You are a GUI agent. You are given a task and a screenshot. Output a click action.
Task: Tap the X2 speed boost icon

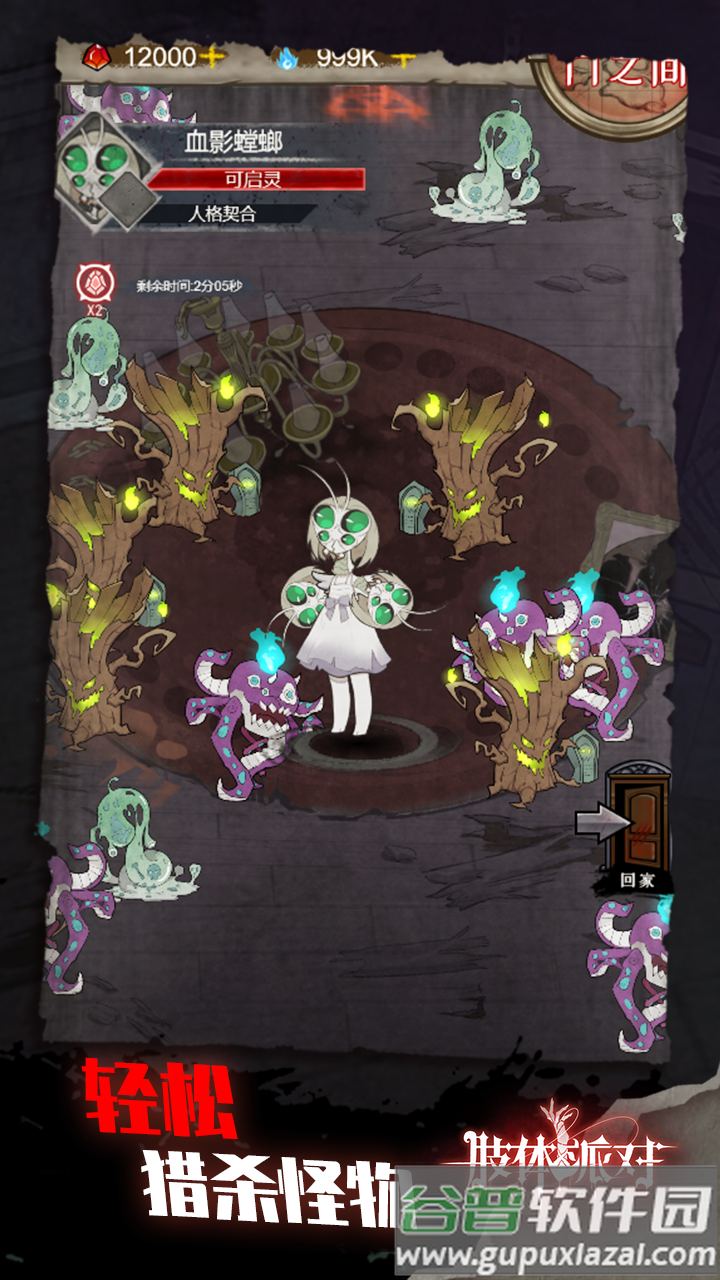(x=95, y=285)
